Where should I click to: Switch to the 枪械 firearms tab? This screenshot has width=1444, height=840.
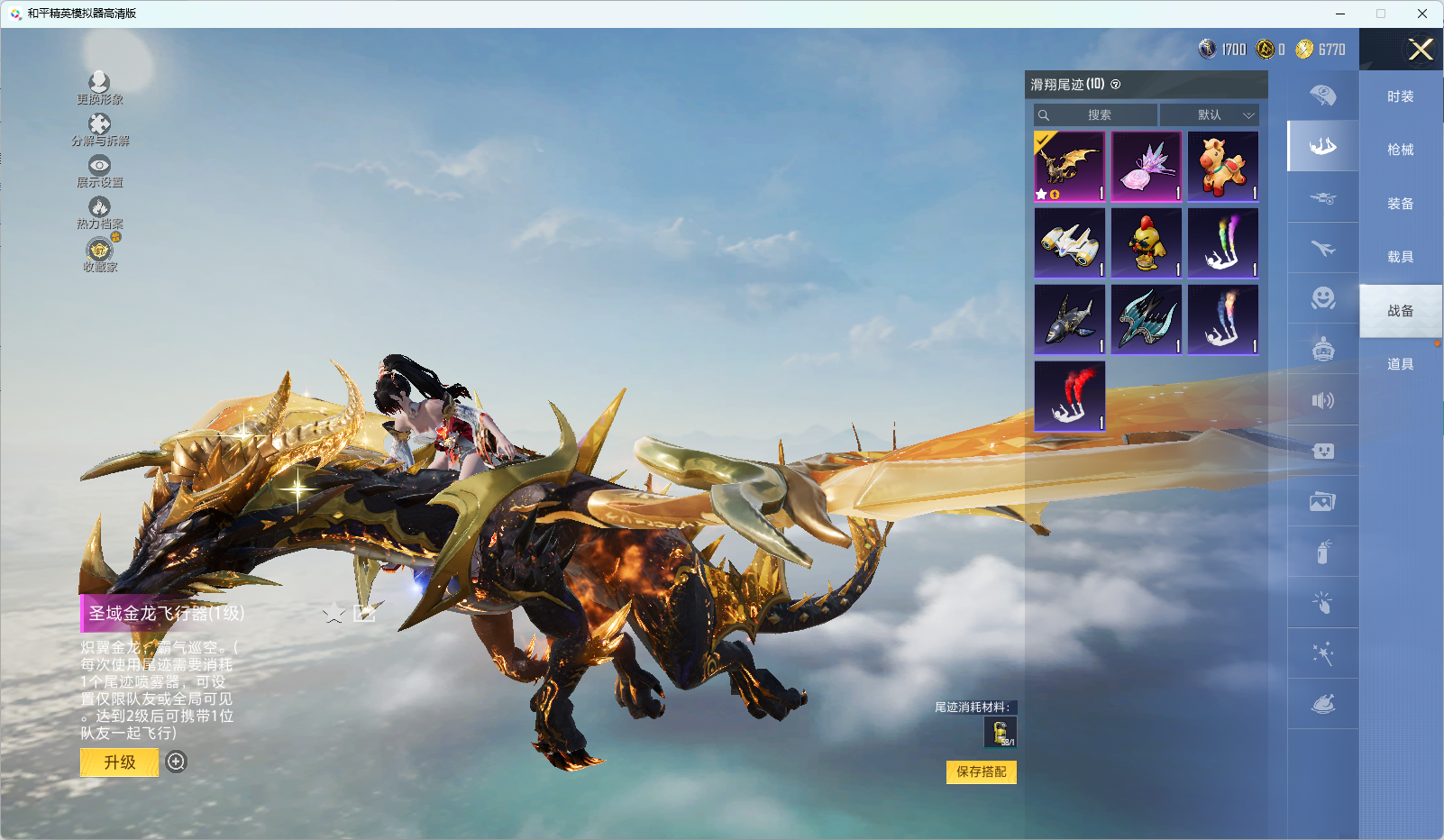point(1400,150)
